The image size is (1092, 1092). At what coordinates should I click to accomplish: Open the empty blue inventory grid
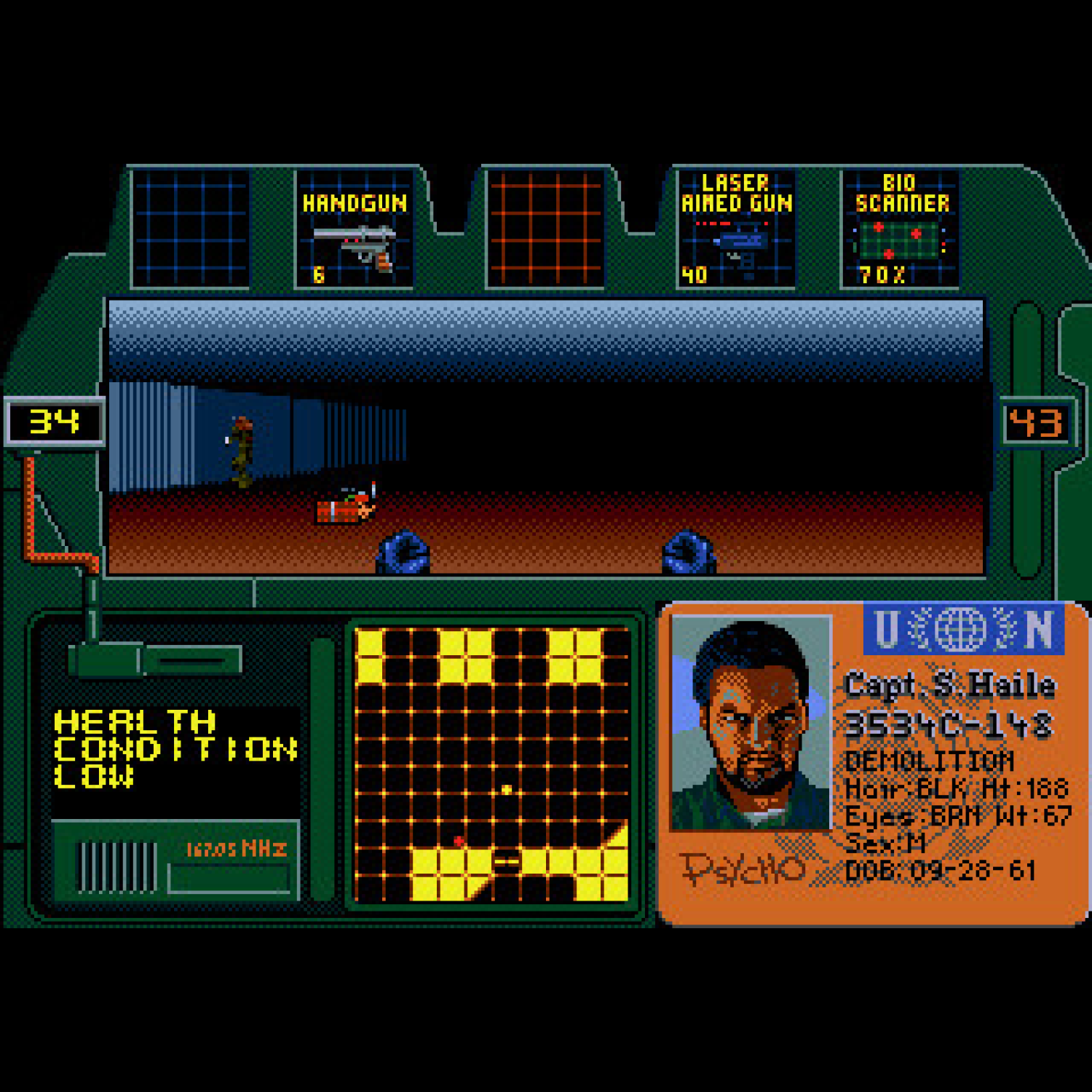coord(189,226)
